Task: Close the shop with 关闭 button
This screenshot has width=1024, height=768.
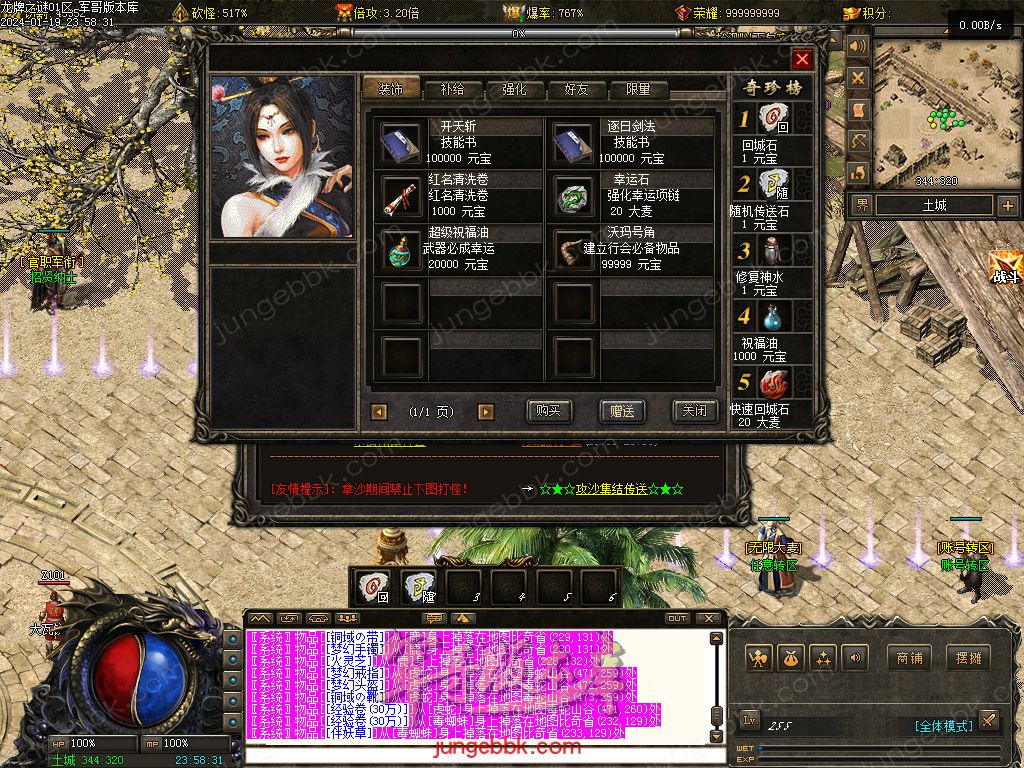Action: (695, 411)
